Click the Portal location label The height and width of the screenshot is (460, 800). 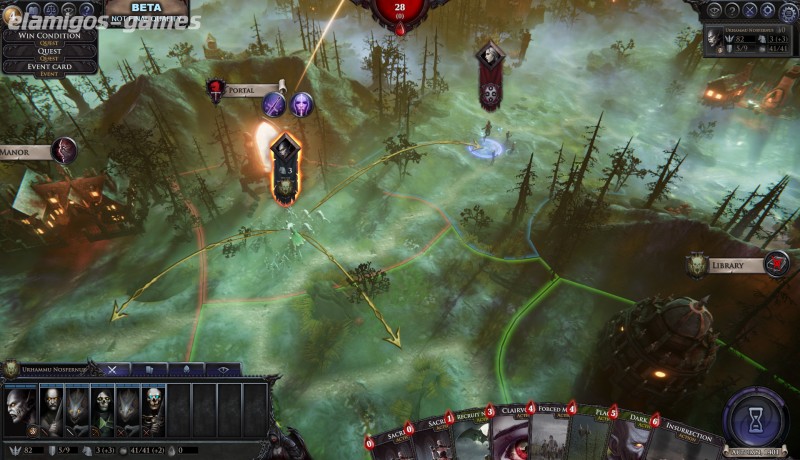coord(242,90)
